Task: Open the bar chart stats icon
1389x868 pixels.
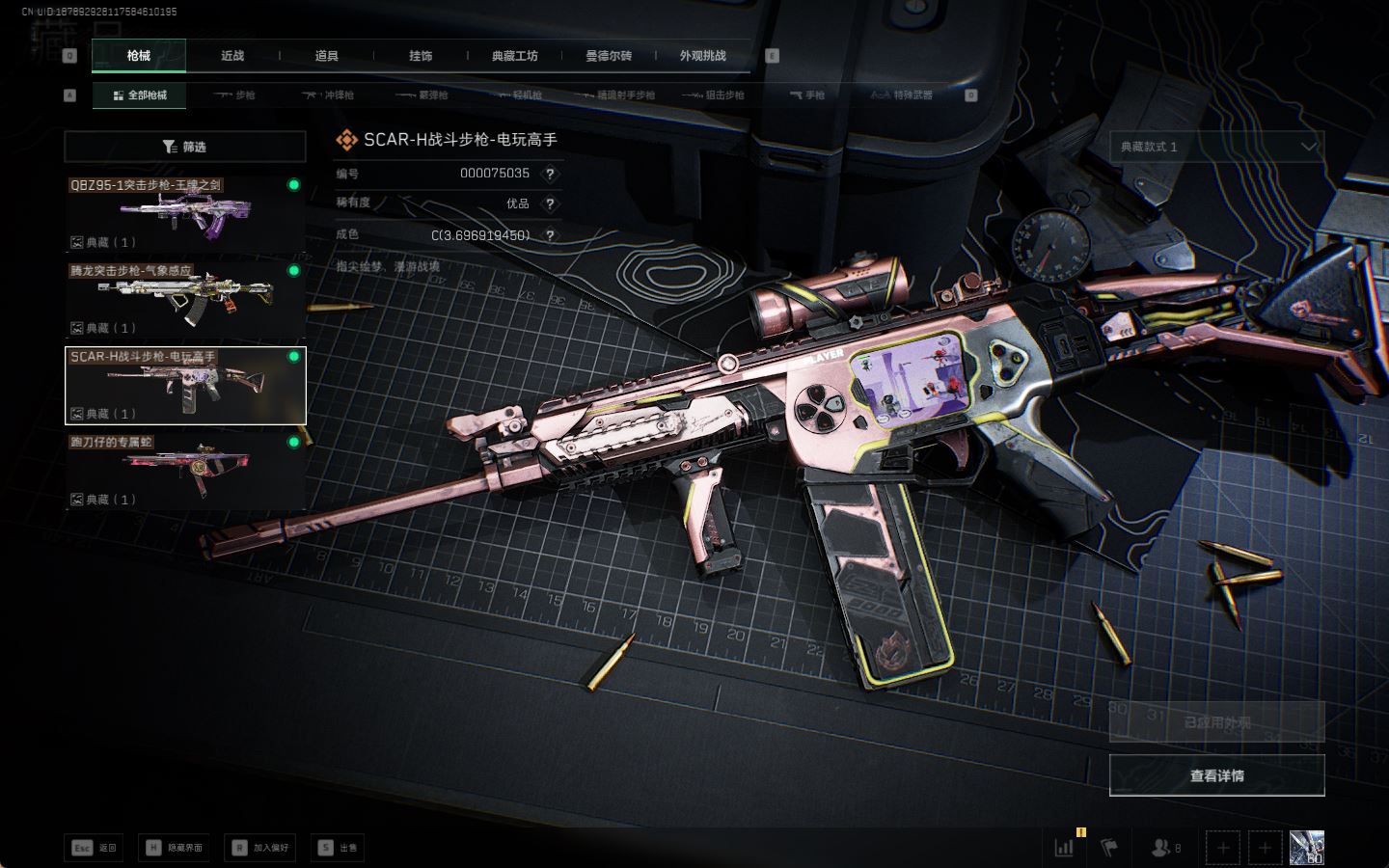Action: pyautogui.click(x=1064, y=848)
